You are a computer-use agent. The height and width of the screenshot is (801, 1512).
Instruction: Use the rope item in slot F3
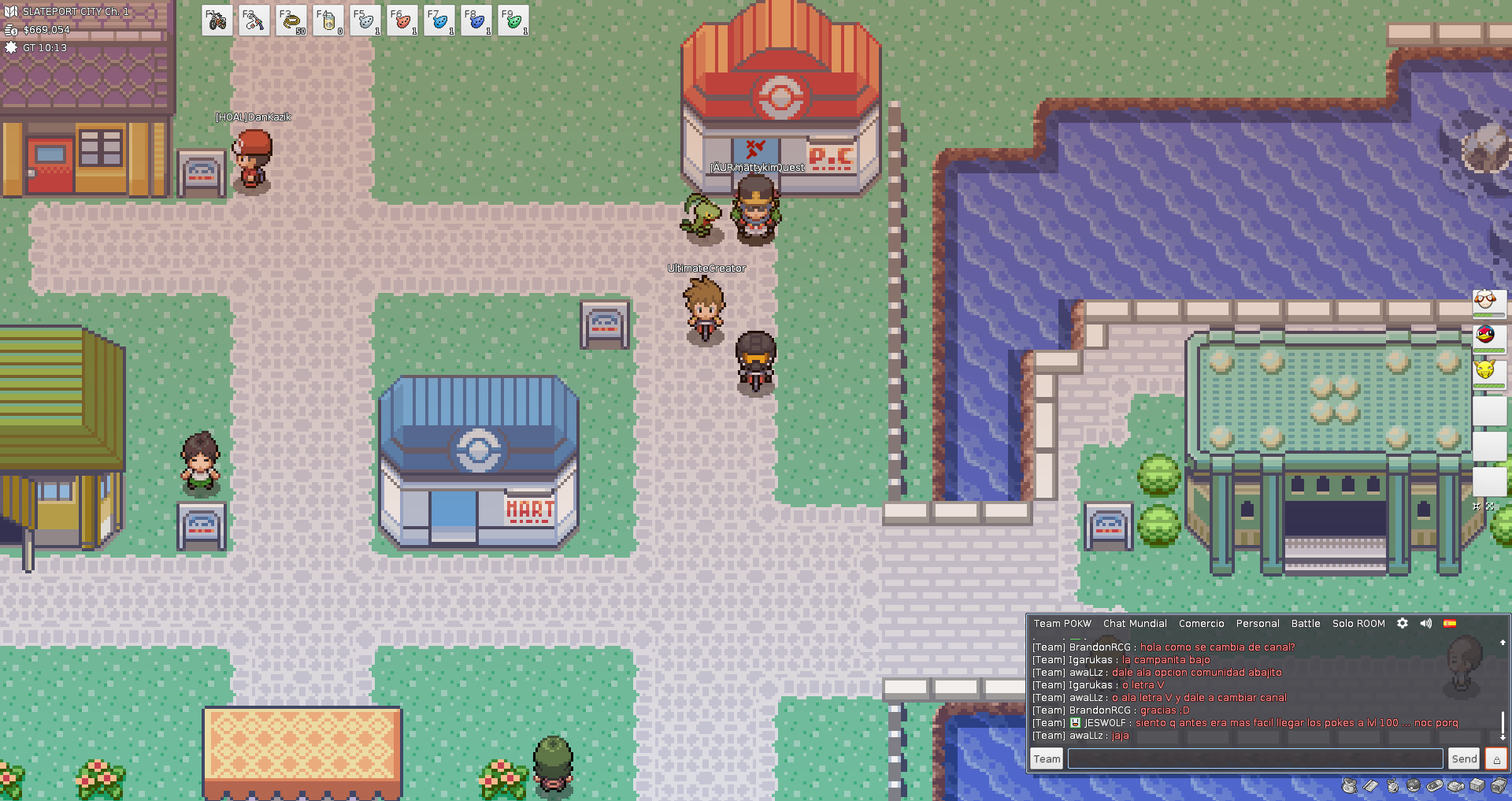click(x=291, y=21)
